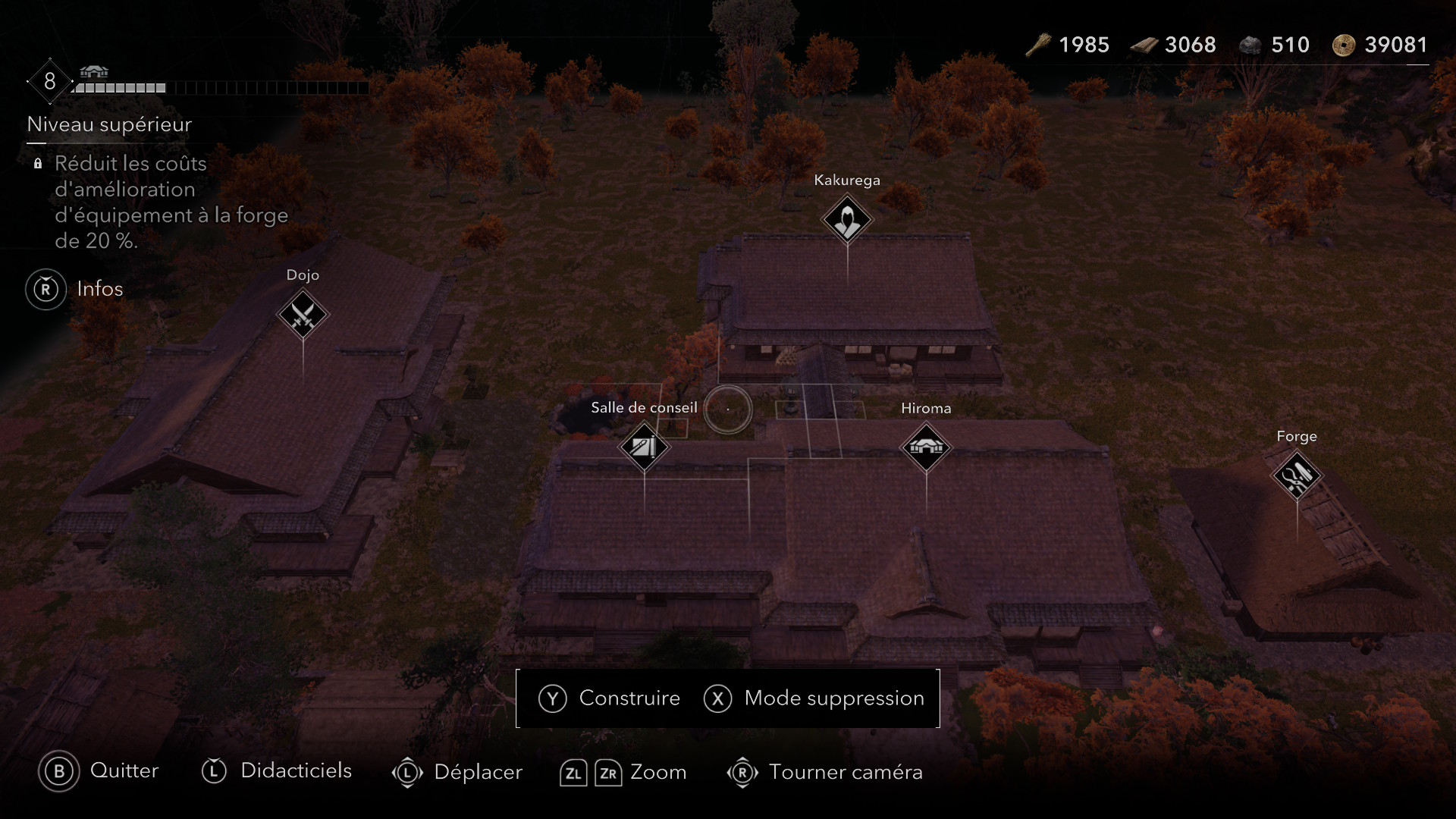Show the Infos panel
Screen dimensions: 1456x819
pos(75,289)
